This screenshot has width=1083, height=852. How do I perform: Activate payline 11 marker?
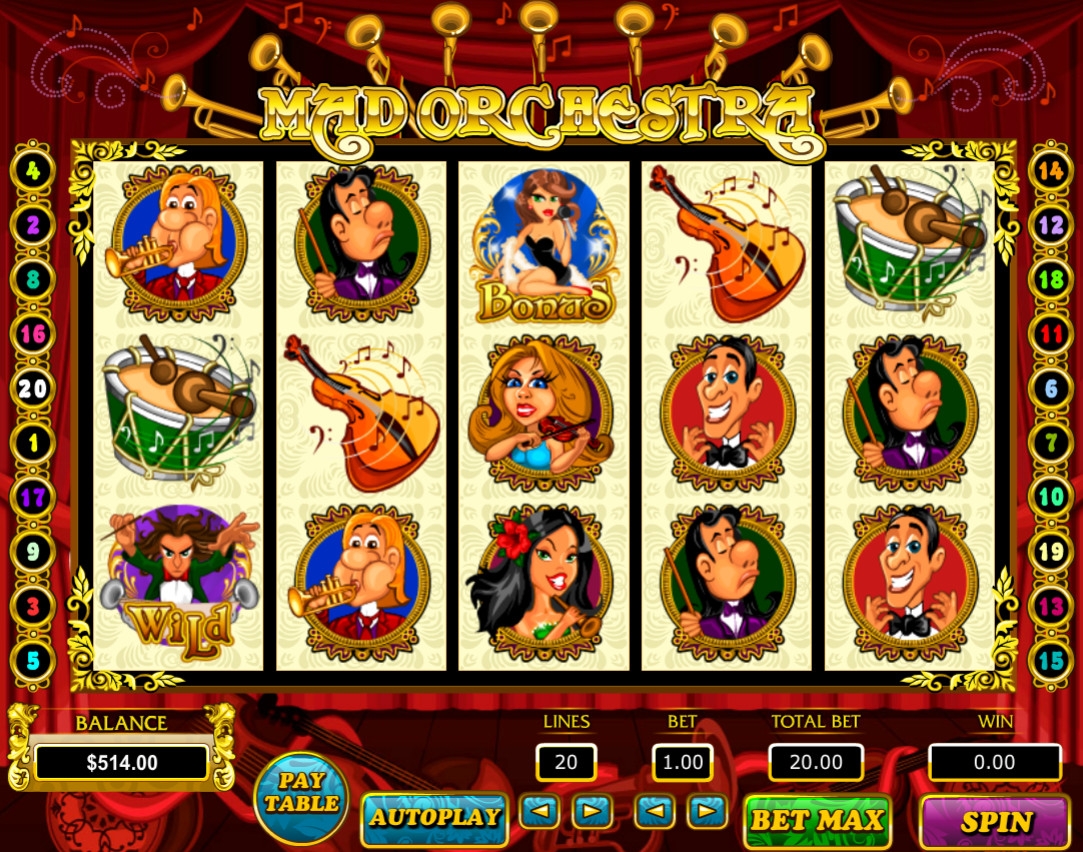(1050, 334)
